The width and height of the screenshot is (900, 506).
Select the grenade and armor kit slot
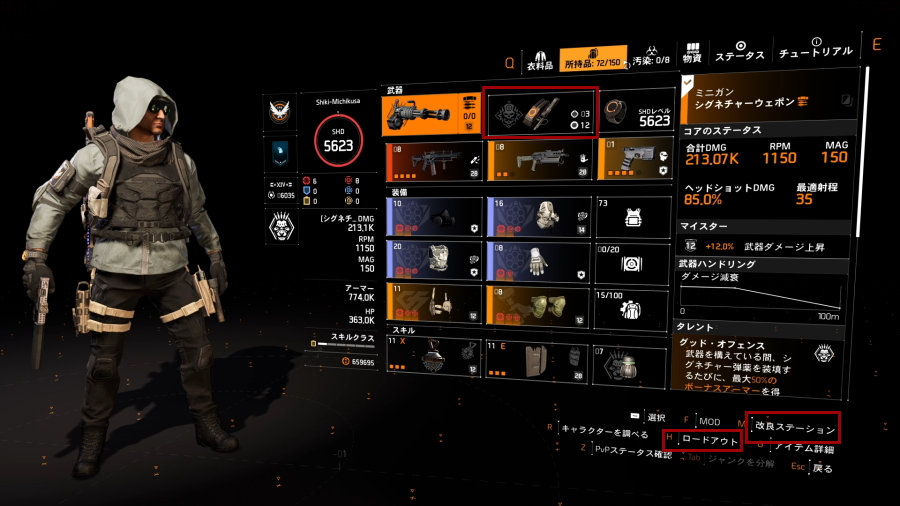point(540,112)
